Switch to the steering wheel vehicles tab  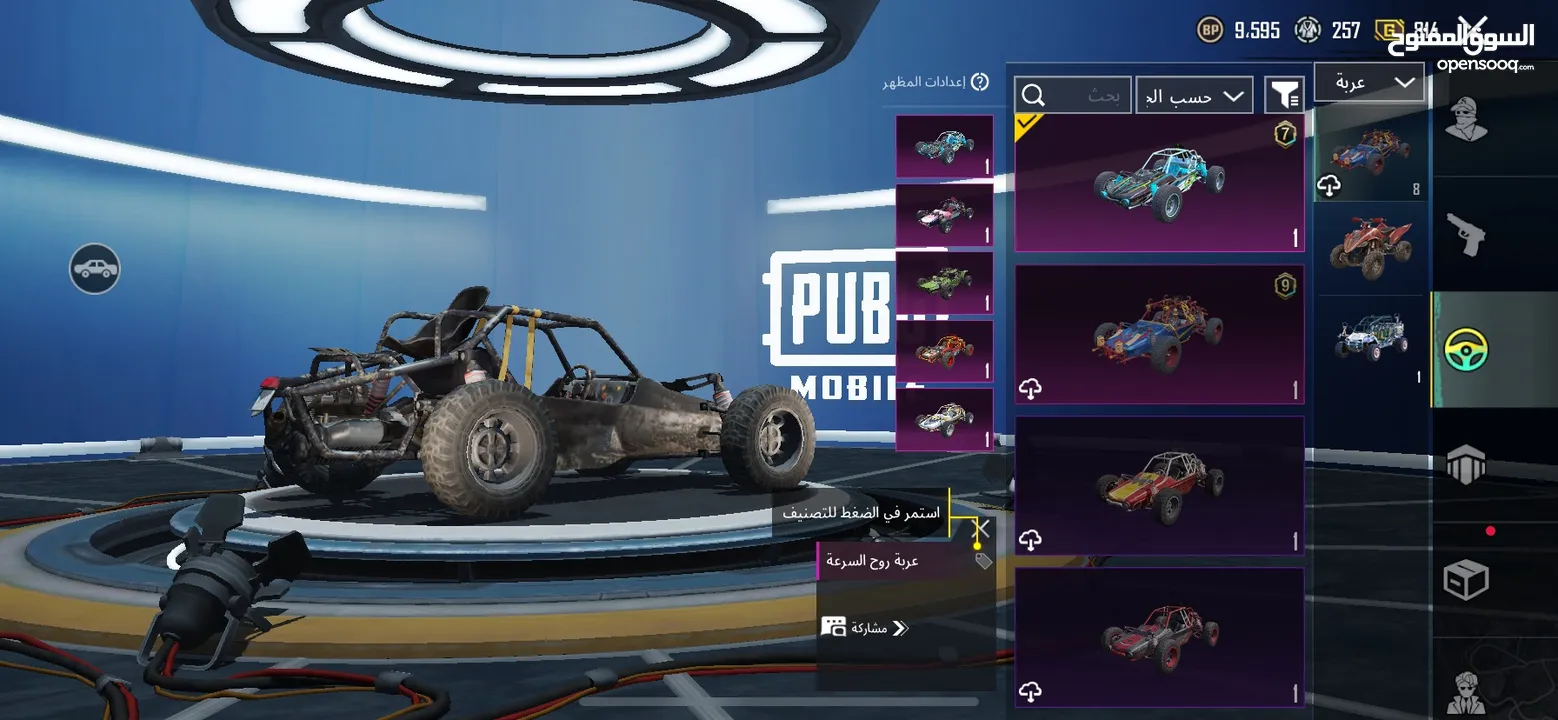coord(1466,349)
